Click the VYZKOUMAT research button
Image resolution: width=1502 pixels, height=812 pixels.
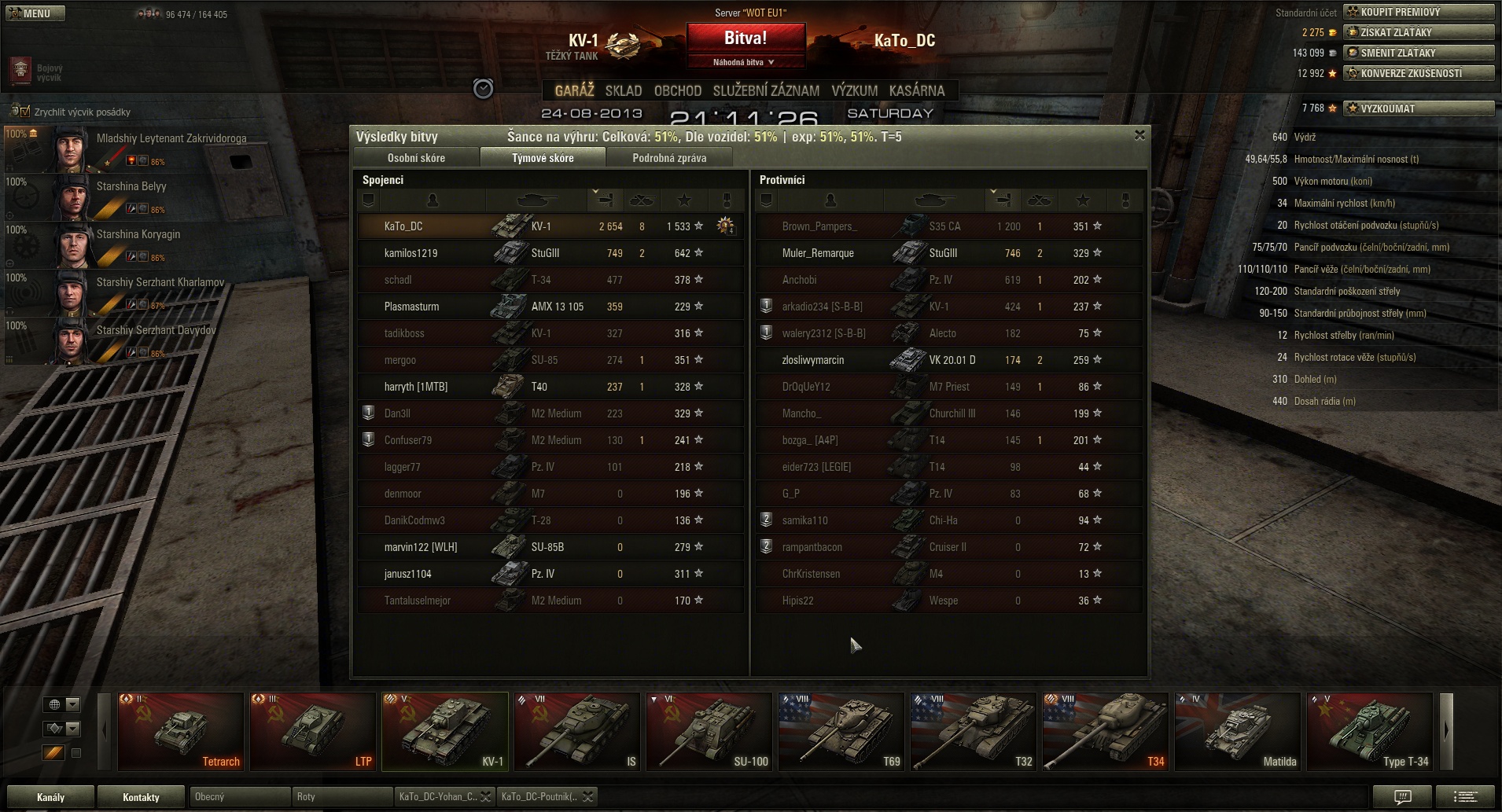[1418, 108]
